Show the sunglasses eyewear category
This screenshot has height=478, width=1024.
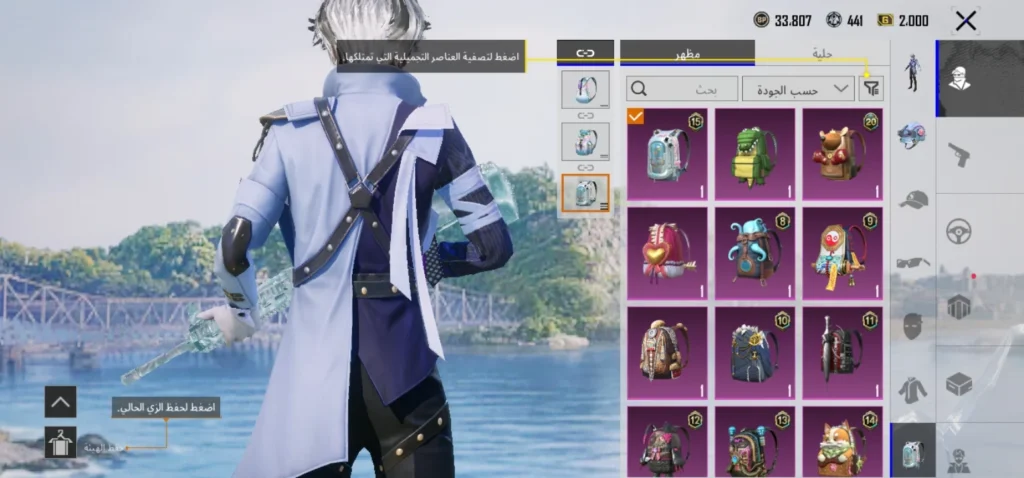pos(912,262)
